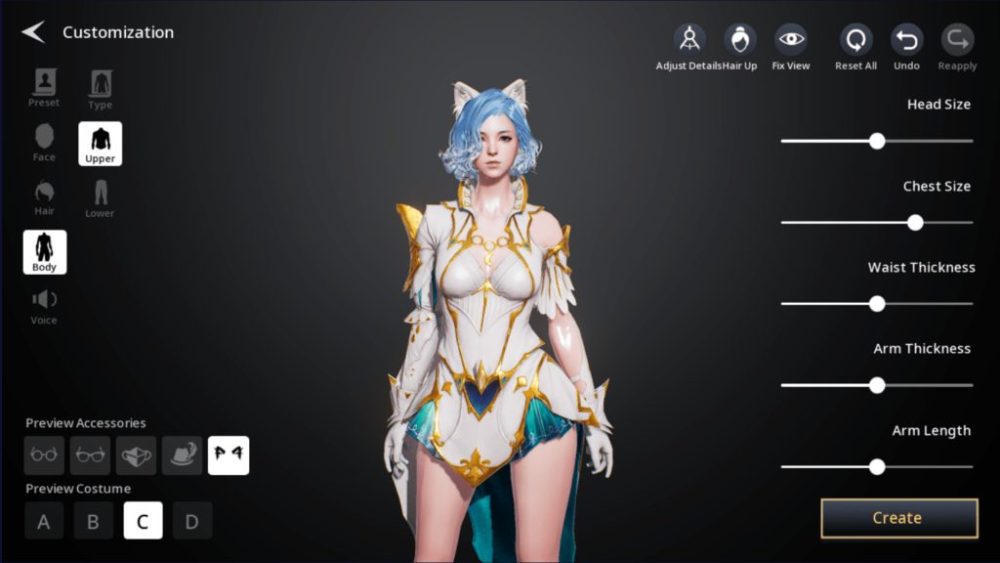The height and width of the screenshot is (563, 1000).
Task: Choose preview costume D
Action: click(x=192, y=521)
